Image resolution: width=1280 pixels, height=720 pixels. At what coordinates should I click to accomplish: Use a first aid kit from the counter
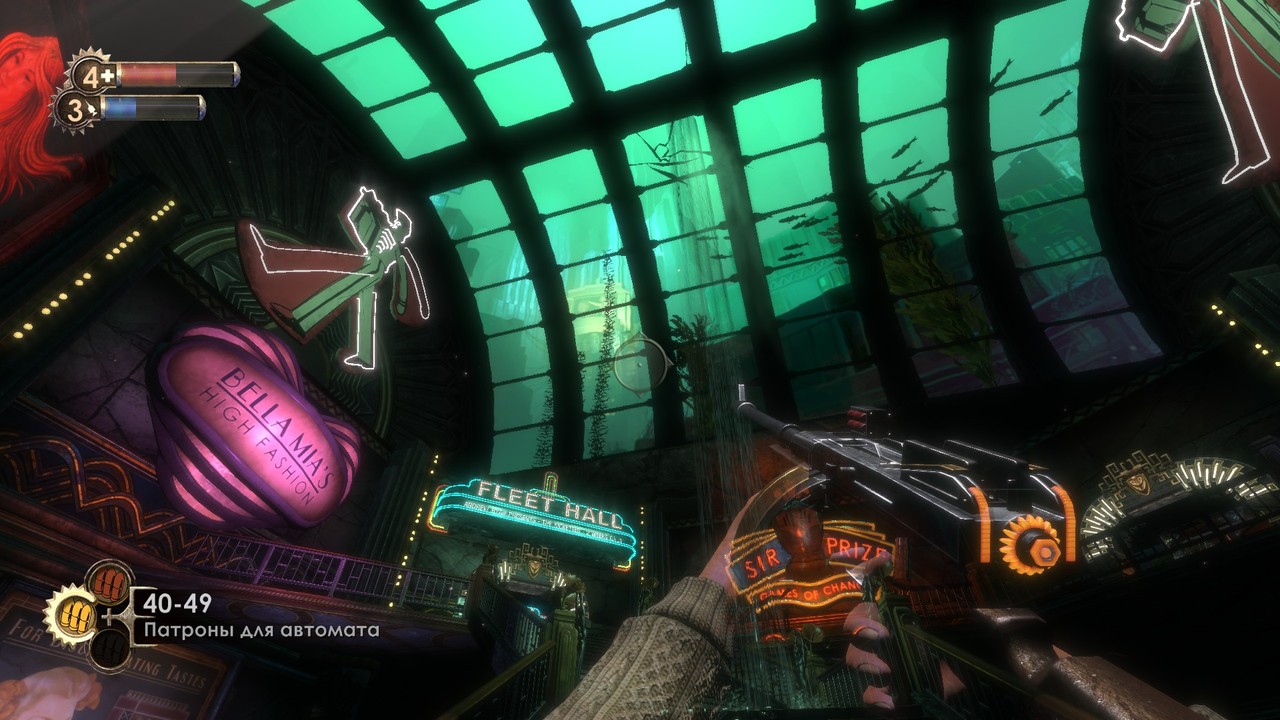click(x=91, y=74)
